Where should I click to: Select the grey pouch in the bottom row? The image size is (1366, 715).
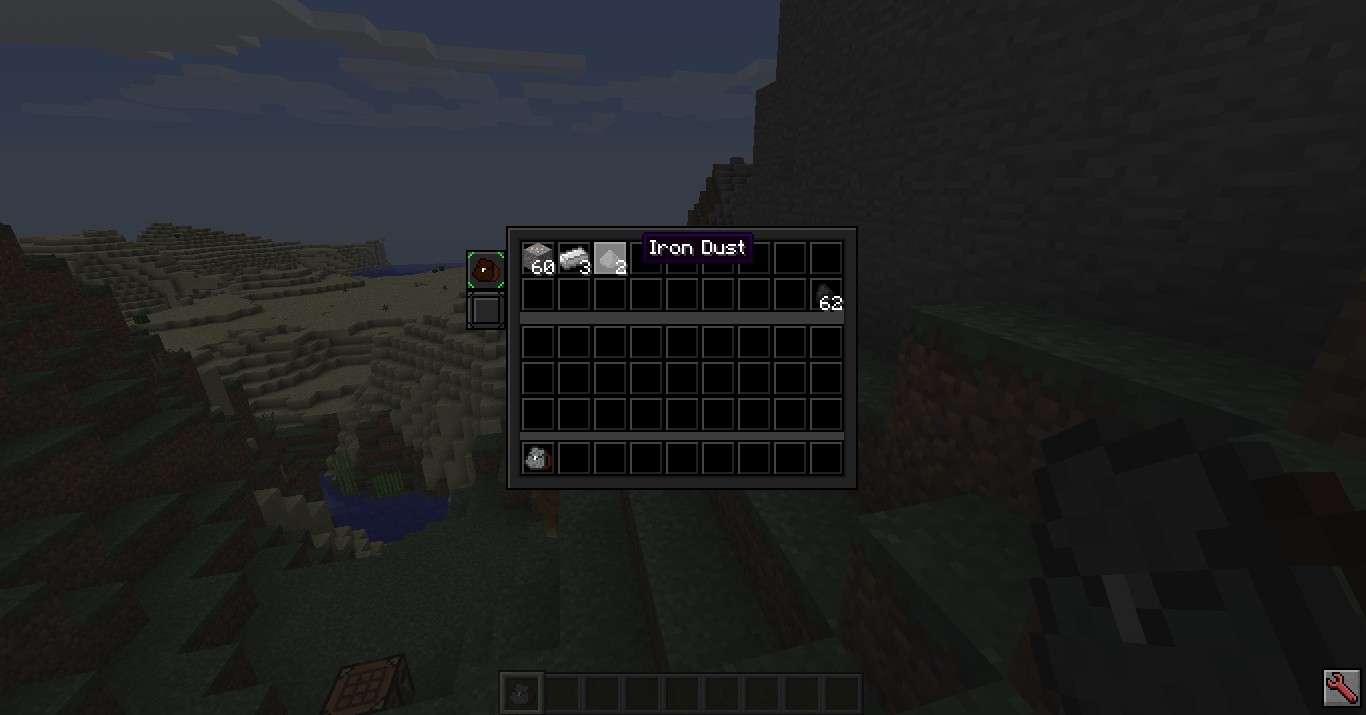coord(538,459)
